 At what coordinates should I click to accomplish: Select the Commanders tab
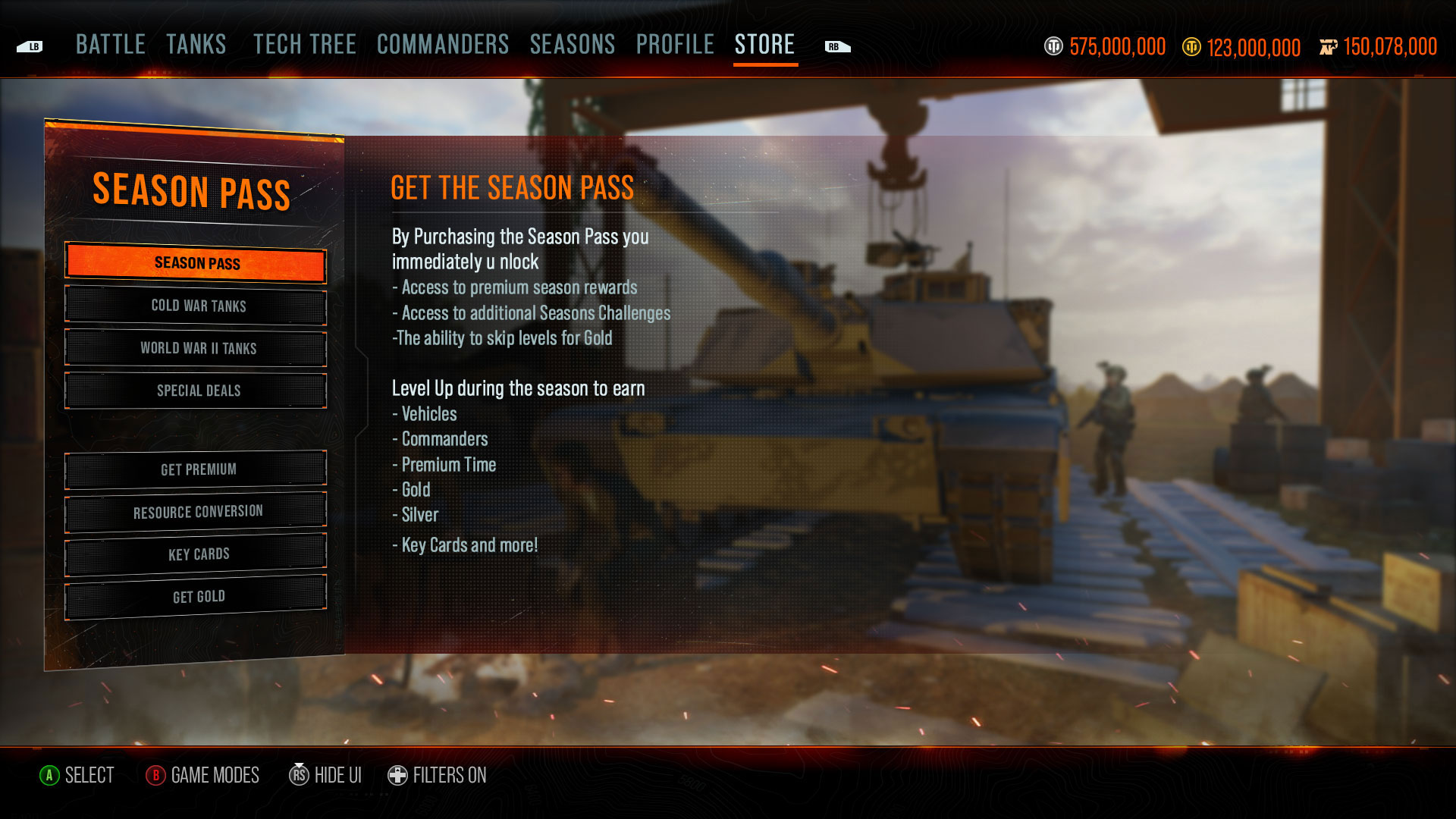443,45
